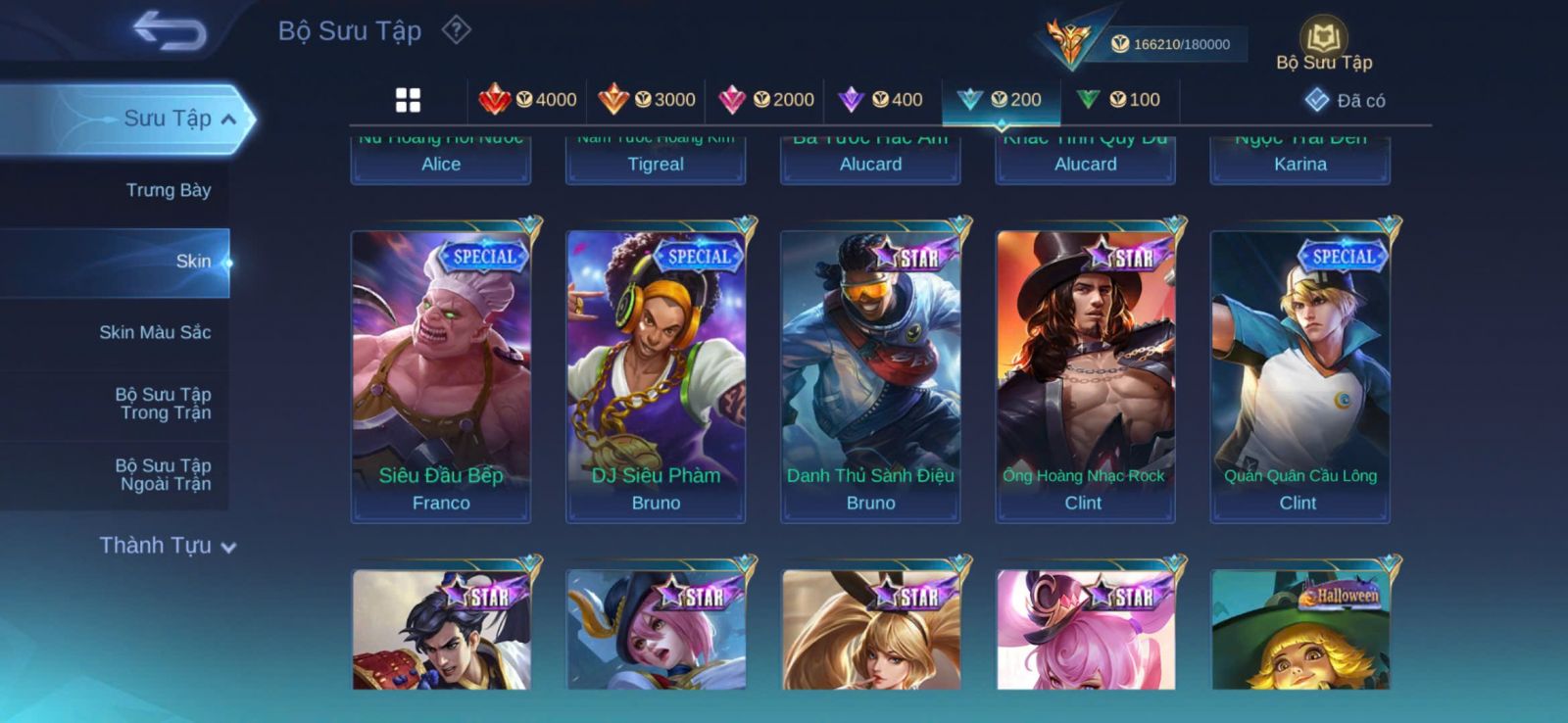
Task: Toggle the Đã có owned filter
Action: tap(1345, 100)
